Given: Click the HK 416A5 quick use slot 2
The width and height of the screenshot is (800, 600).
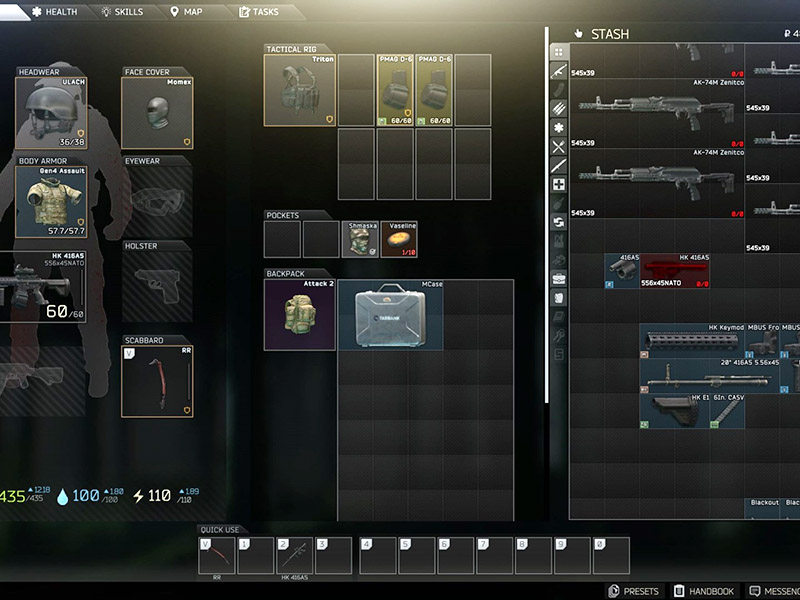Looking at the screenshot, I should point(295,555).
